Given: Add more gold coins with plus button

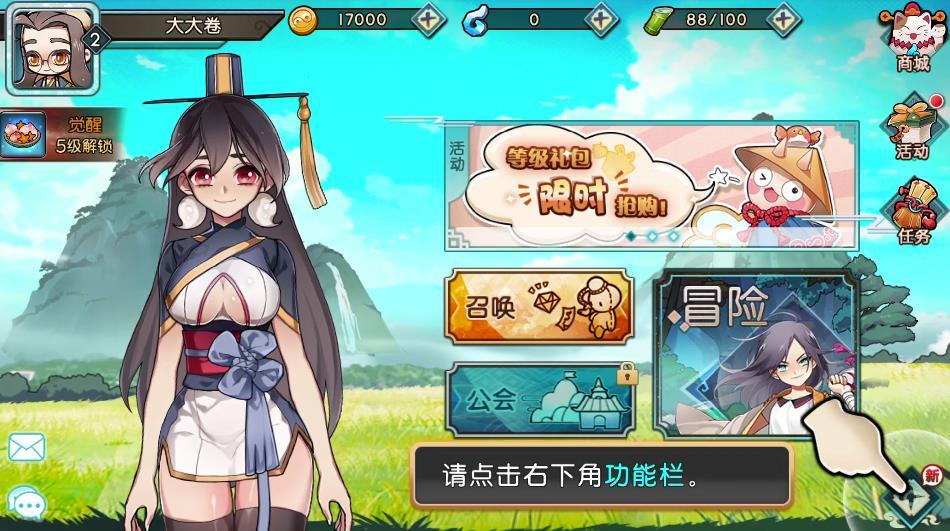Looking at the screenshot, I should point(429,19).
